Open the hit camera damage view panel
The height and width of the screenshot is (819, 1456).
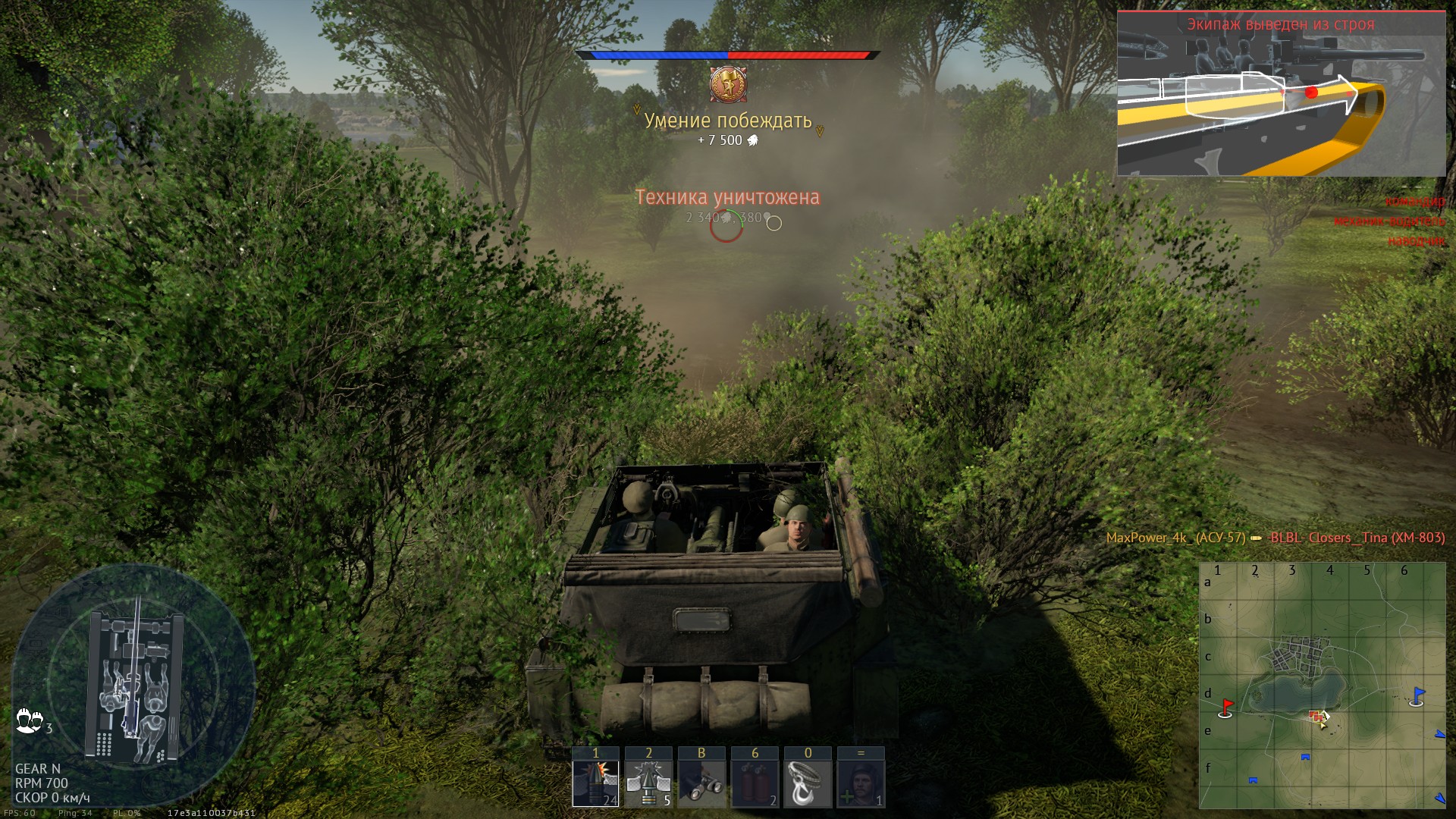tap(1281, 94)
